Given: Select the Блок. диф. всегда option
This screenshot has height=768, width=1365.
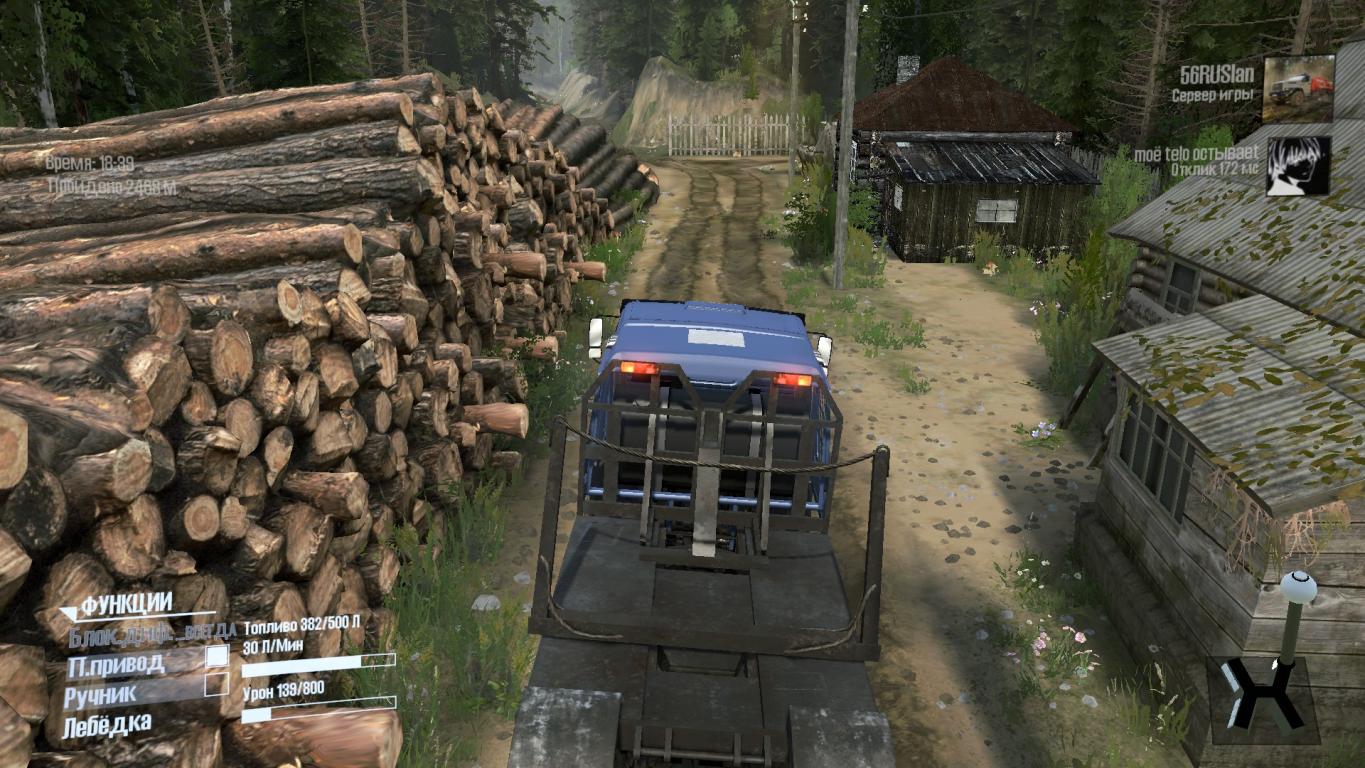Looking at the screenshot, I should [x=151, y=632].
